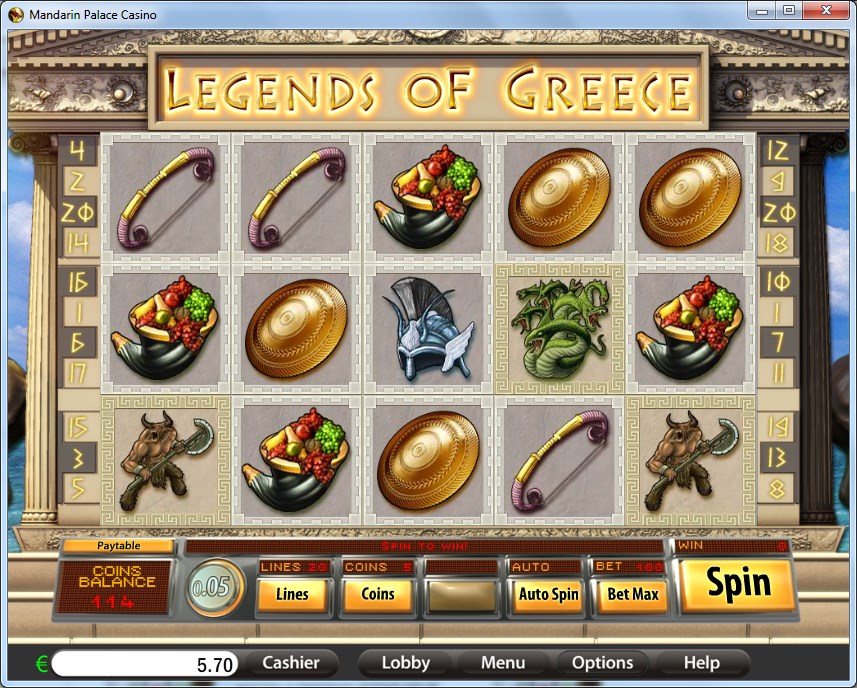Change the number of Lines
The width and height of the screenshot is (857, 688).
tap(292, 594)
